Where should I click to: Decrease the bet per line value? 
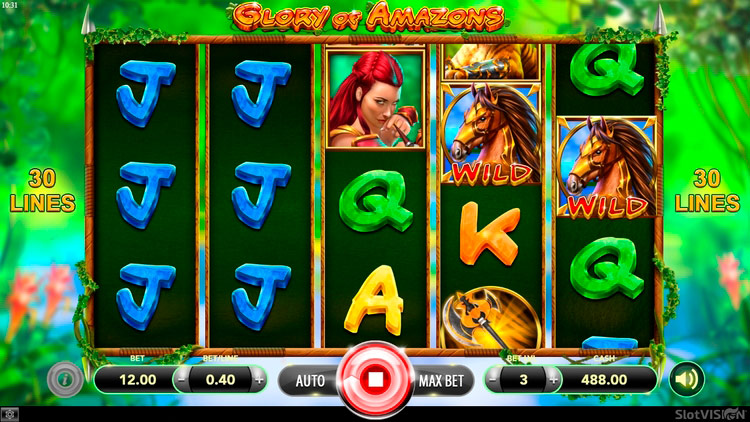coord(181,380)
